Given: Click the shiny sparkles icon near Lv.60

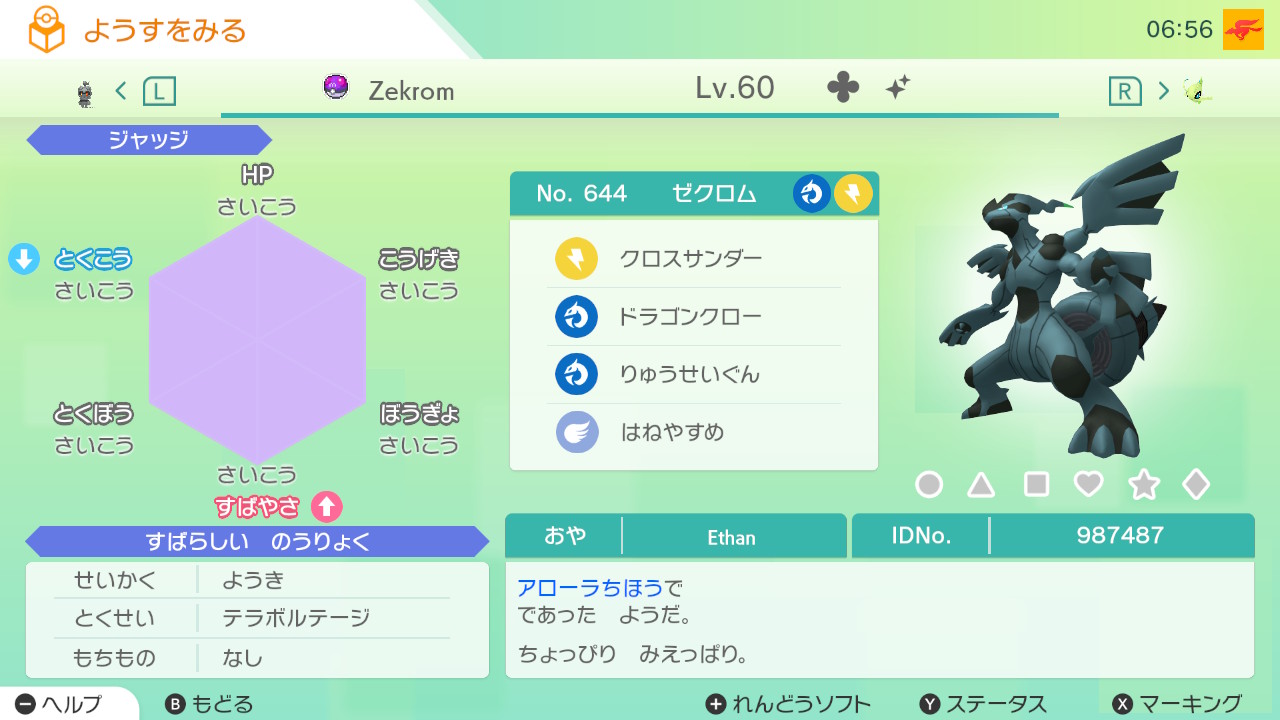Looking at the screenshot, I should click(897, 88).
